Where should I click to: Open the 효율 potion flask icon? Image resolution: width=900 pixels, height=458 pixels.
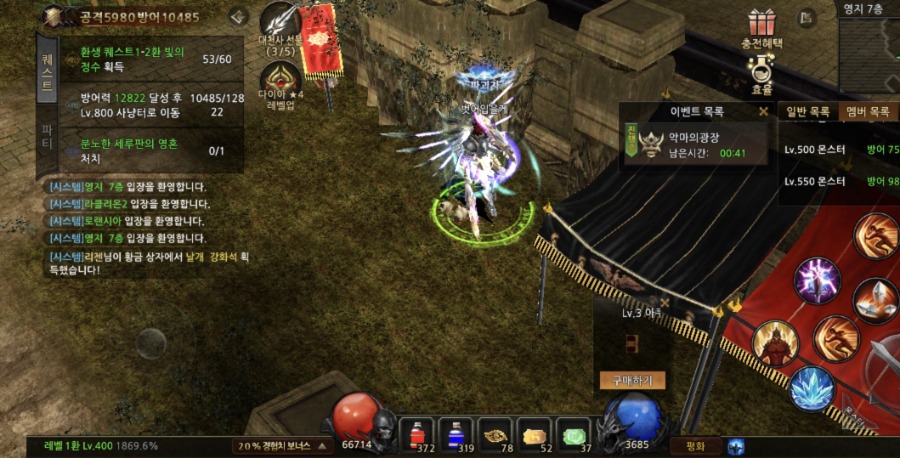tap(762, 68)
